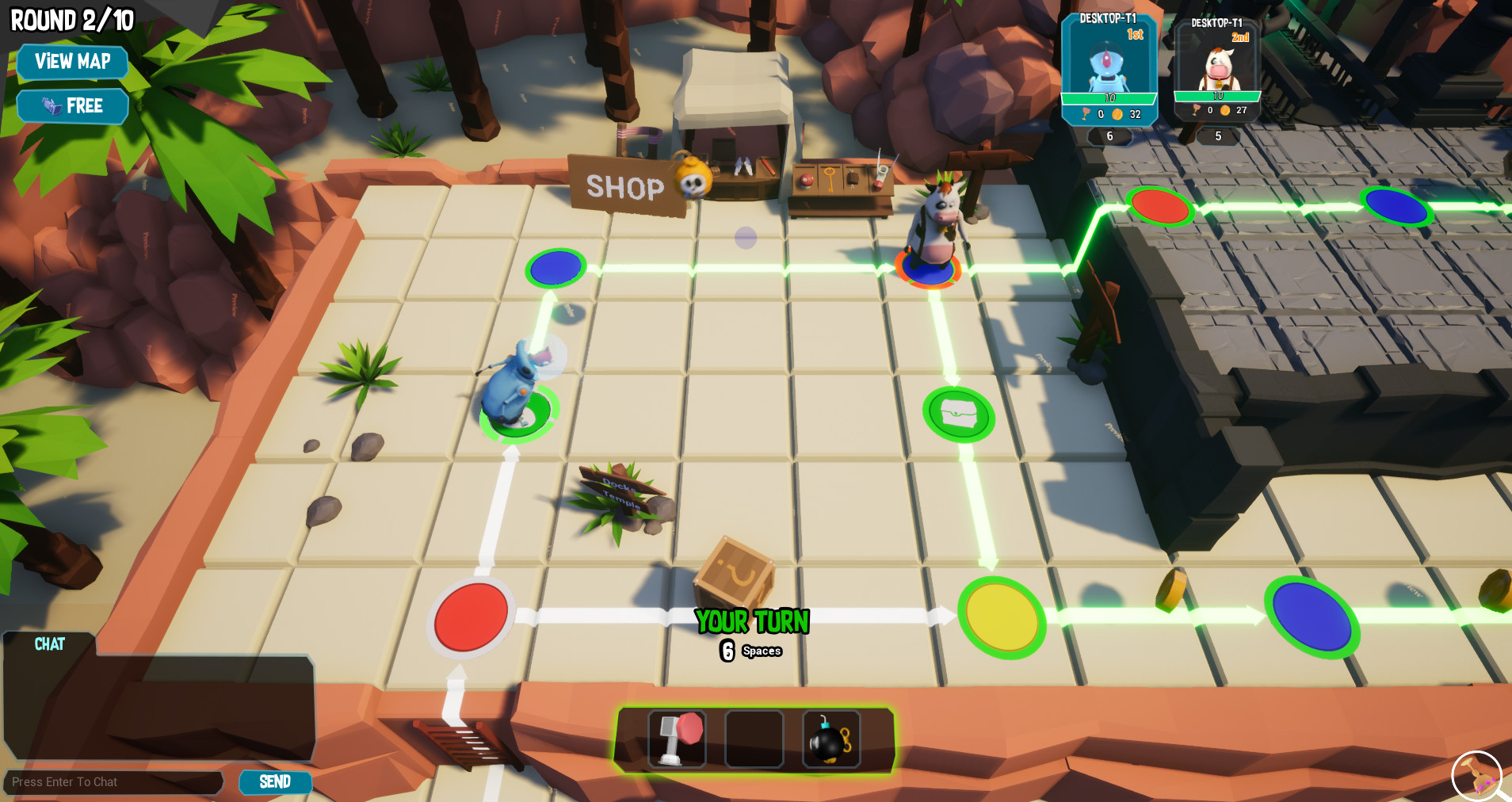Select the CHAT panel header
1512x802 pixels.
(x=49, y=644)
